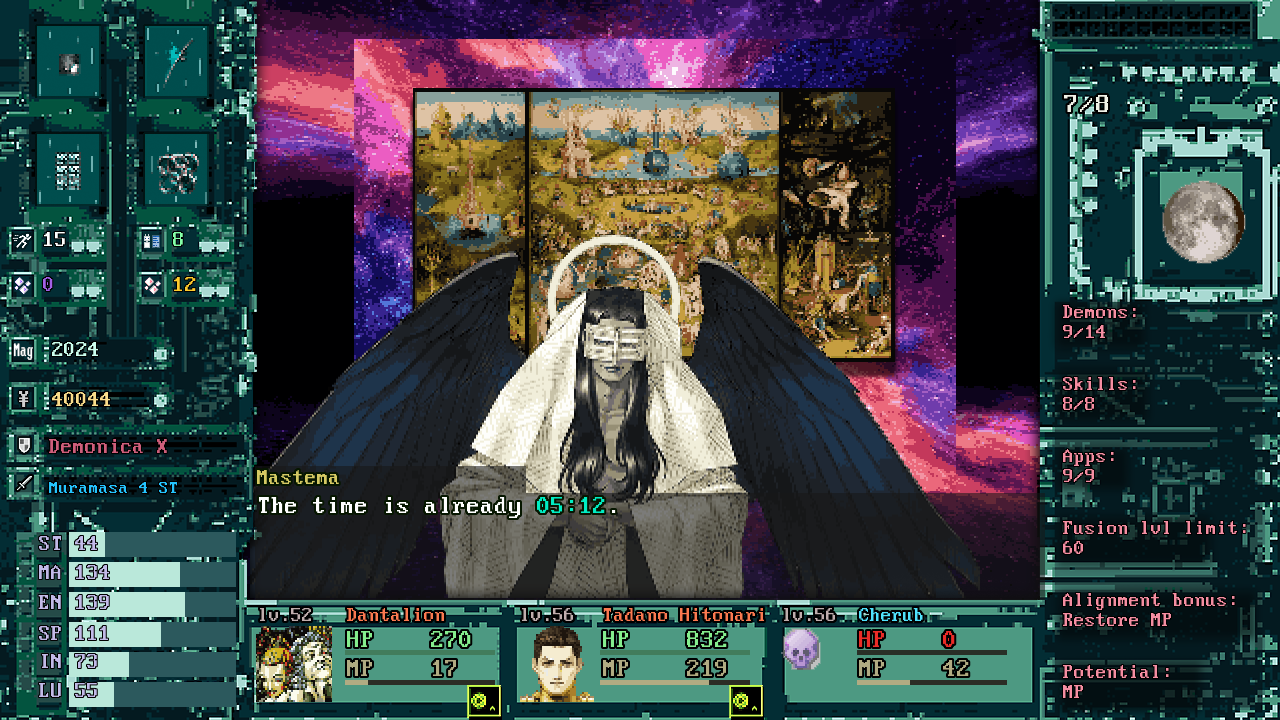Expand Dantalion's status effect chevron

click(494, 707)
